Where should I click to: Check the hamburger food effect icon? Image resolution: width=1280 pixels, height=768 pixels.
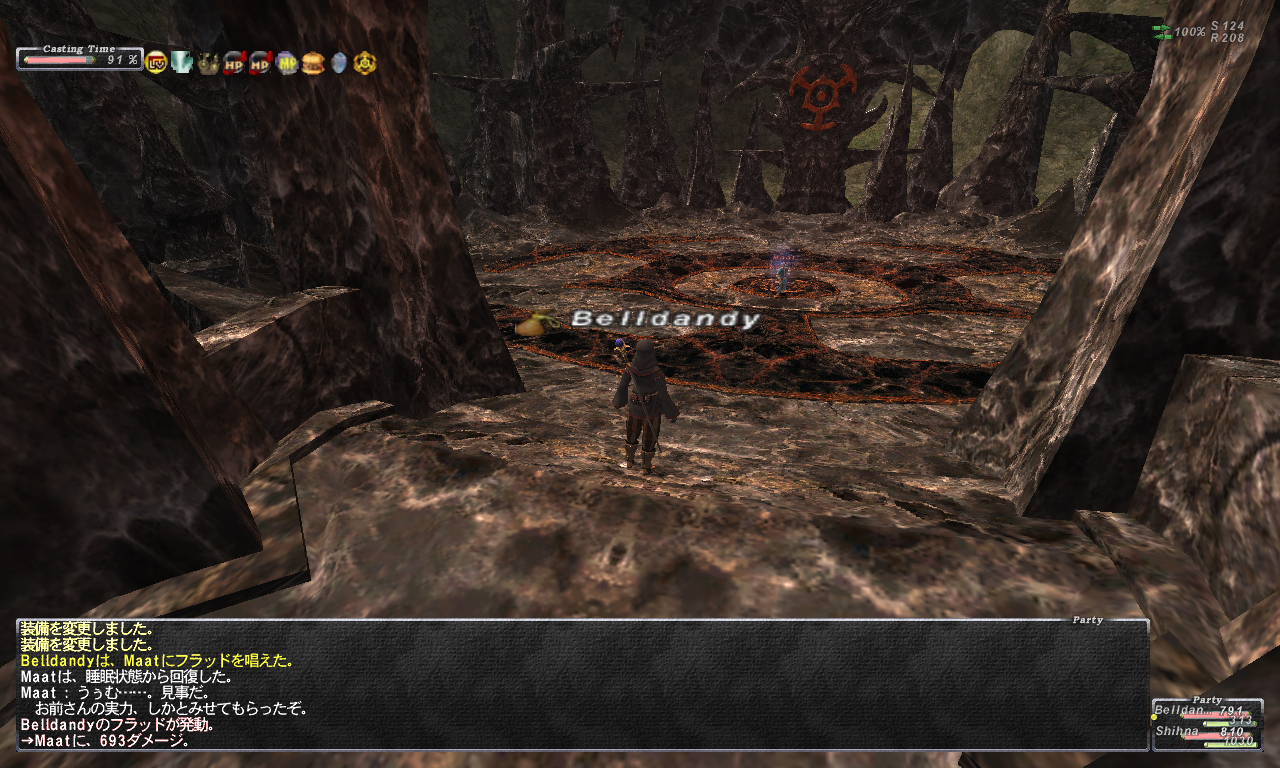coord(312,63)
